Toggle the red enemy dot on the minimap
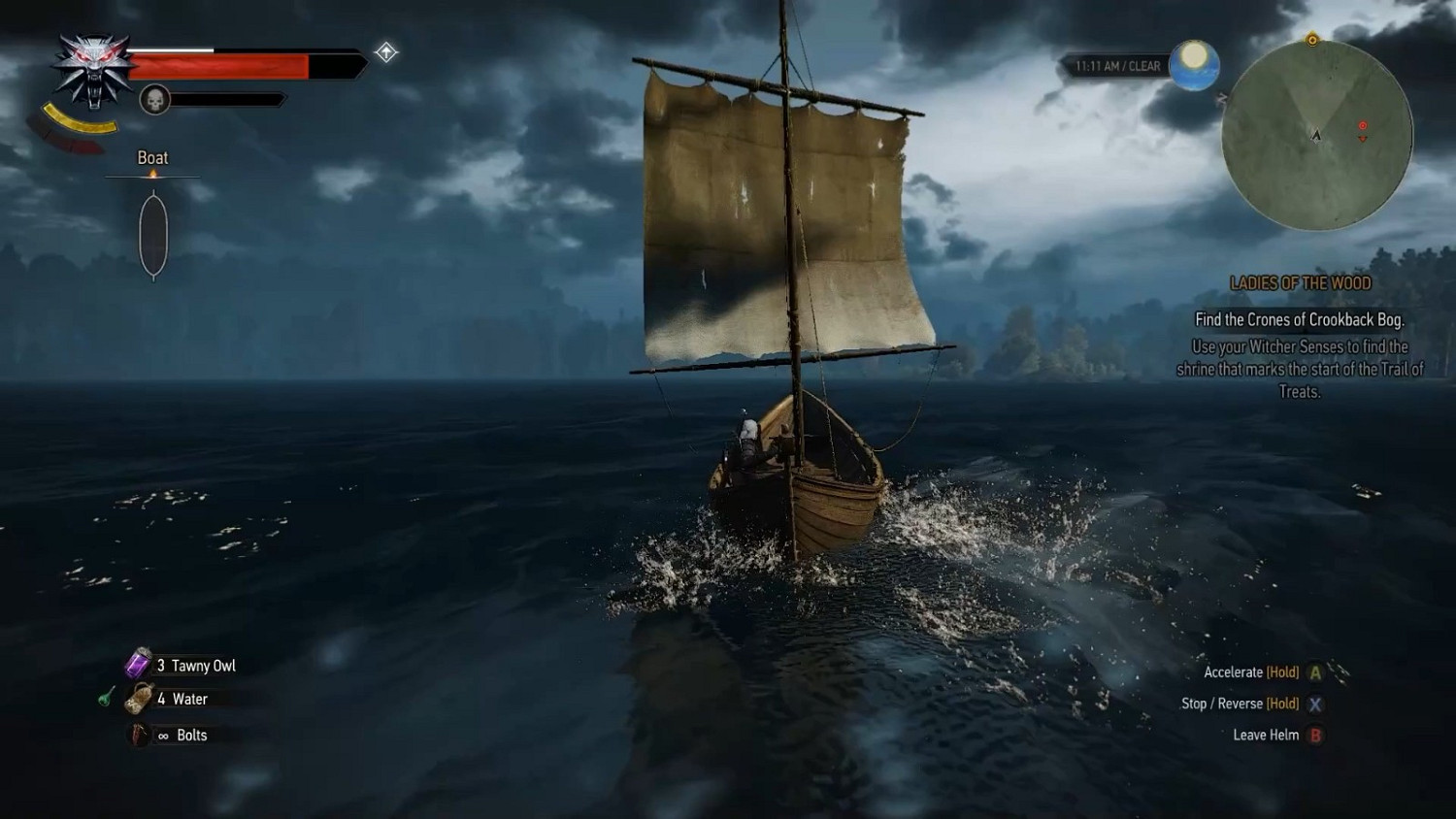Image resolution: width=1456 pixels, height=819 pixels. pyautogui.click(x=1362, y=124)
